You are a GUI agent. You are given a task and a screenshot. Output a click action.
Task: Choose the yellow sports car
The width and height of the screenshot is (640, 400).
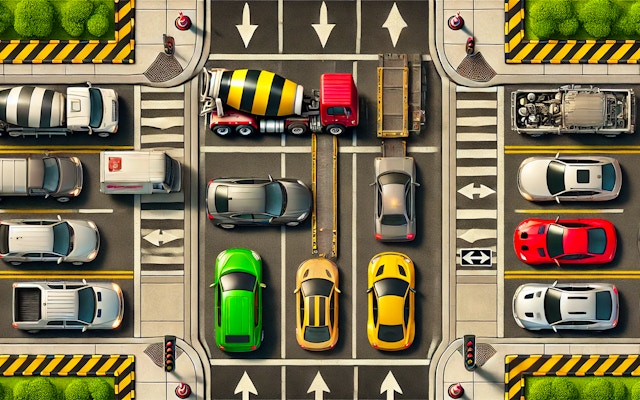point(390,300)
